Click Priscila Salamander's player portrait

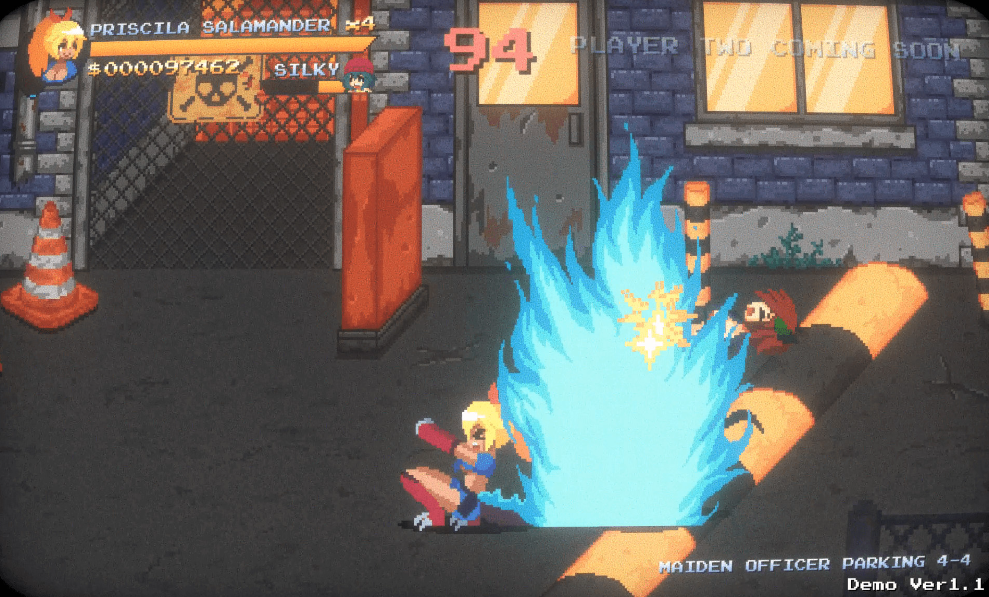[x=56, y=50]
